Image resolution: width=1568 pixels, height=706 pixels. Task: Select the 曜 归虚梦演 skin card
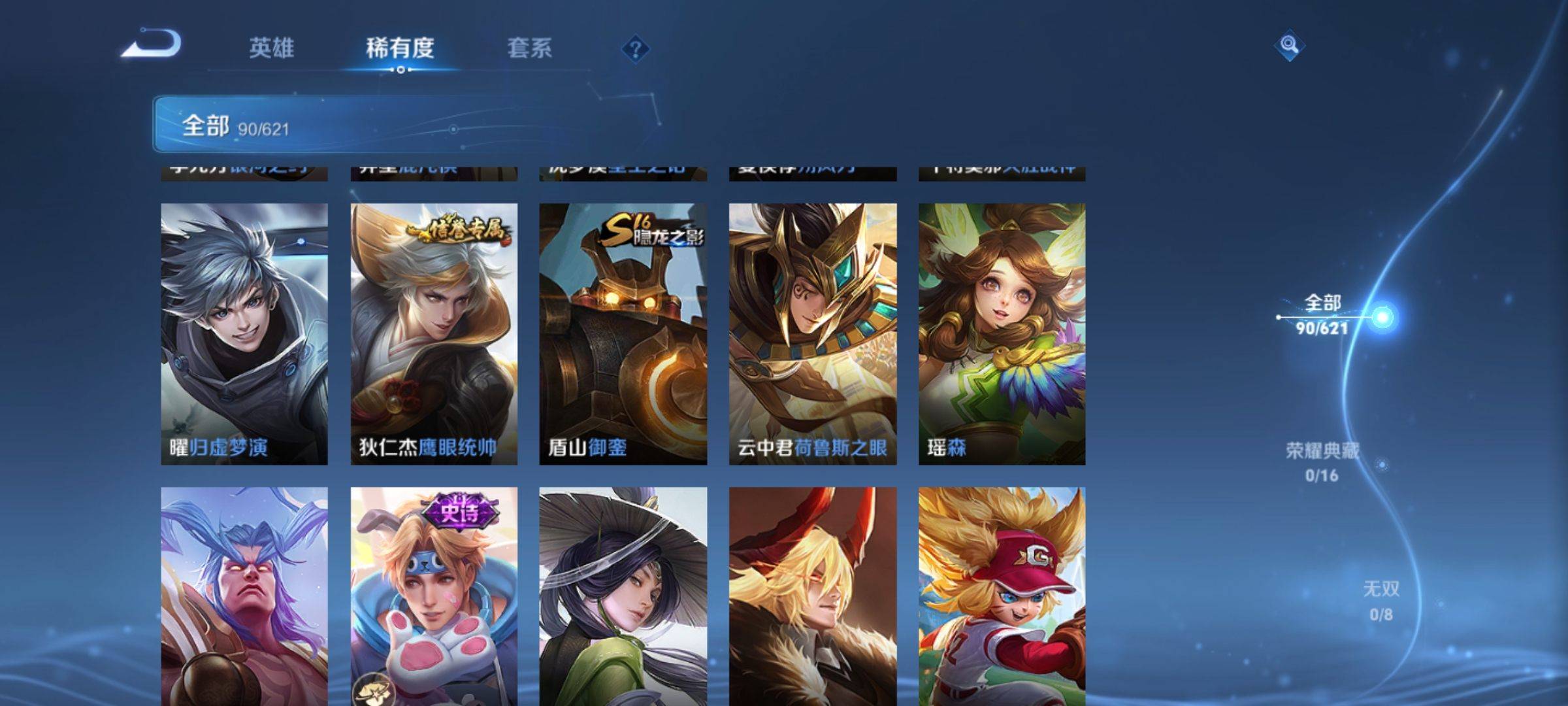point(244,333)
